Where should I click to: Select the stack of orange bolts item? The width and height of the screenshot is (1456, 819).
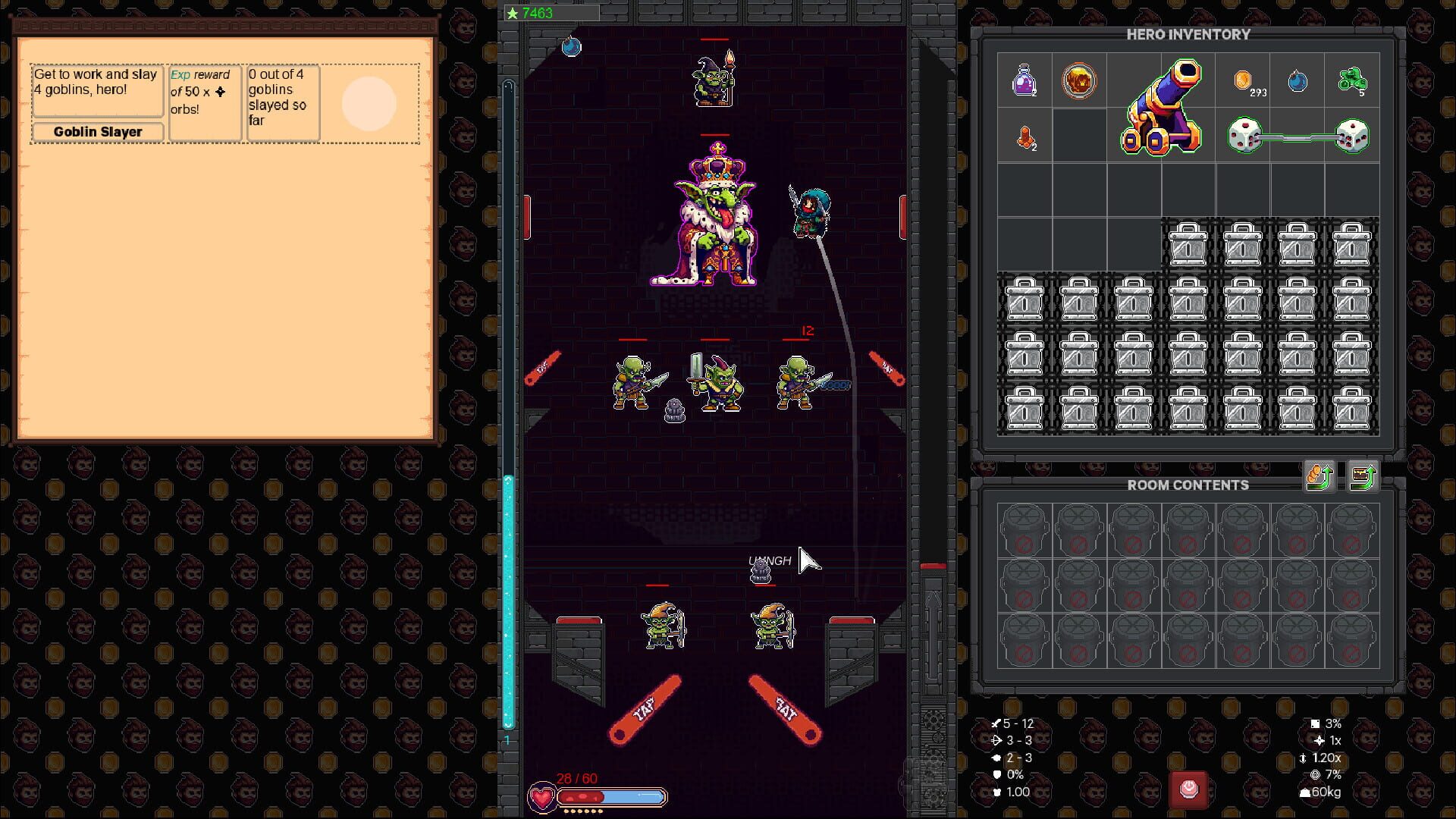tap(1026, 137)
